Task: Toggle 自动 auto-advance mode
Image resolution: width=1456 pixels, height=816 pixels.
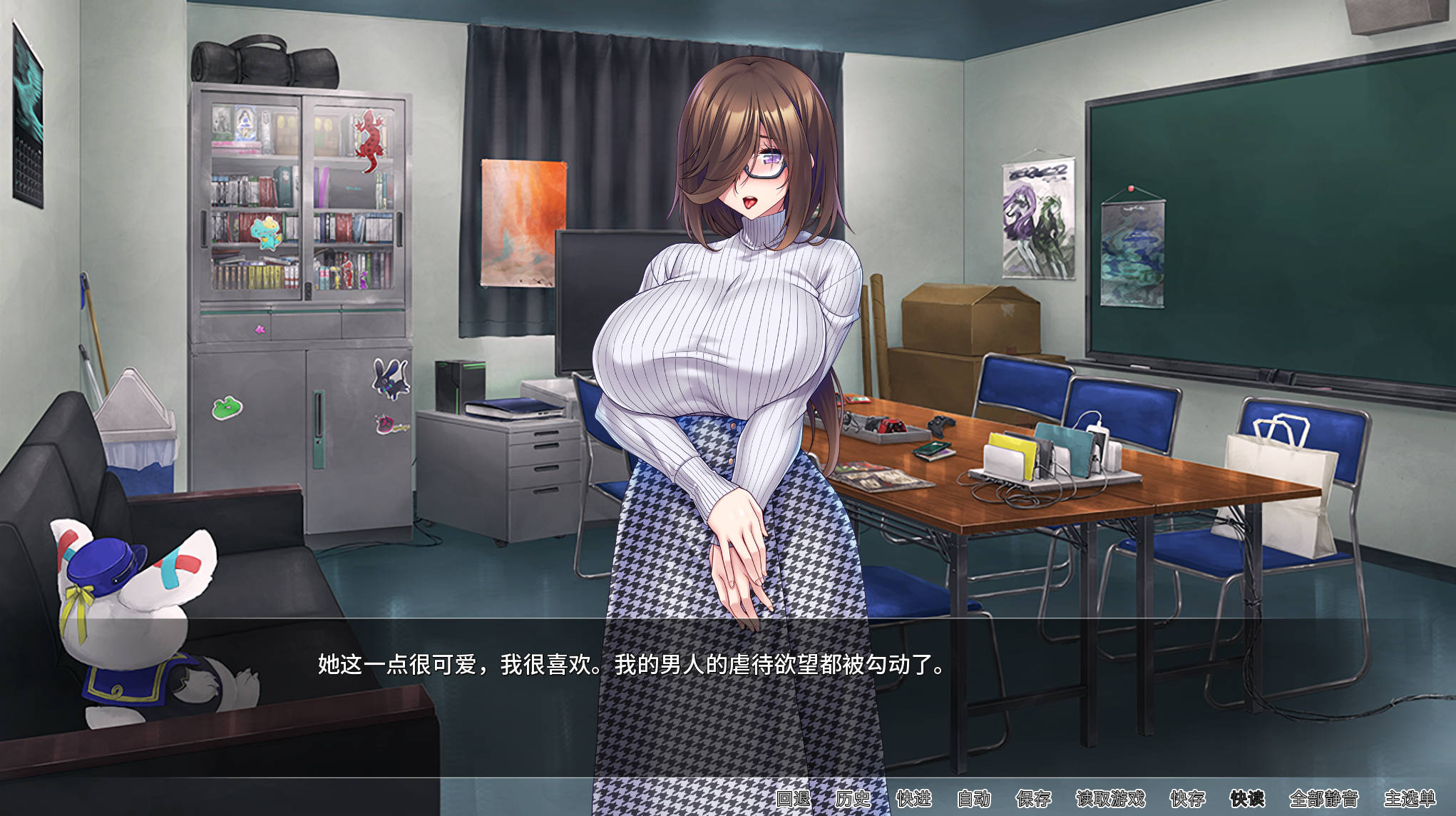Action: tap(974, 798)
